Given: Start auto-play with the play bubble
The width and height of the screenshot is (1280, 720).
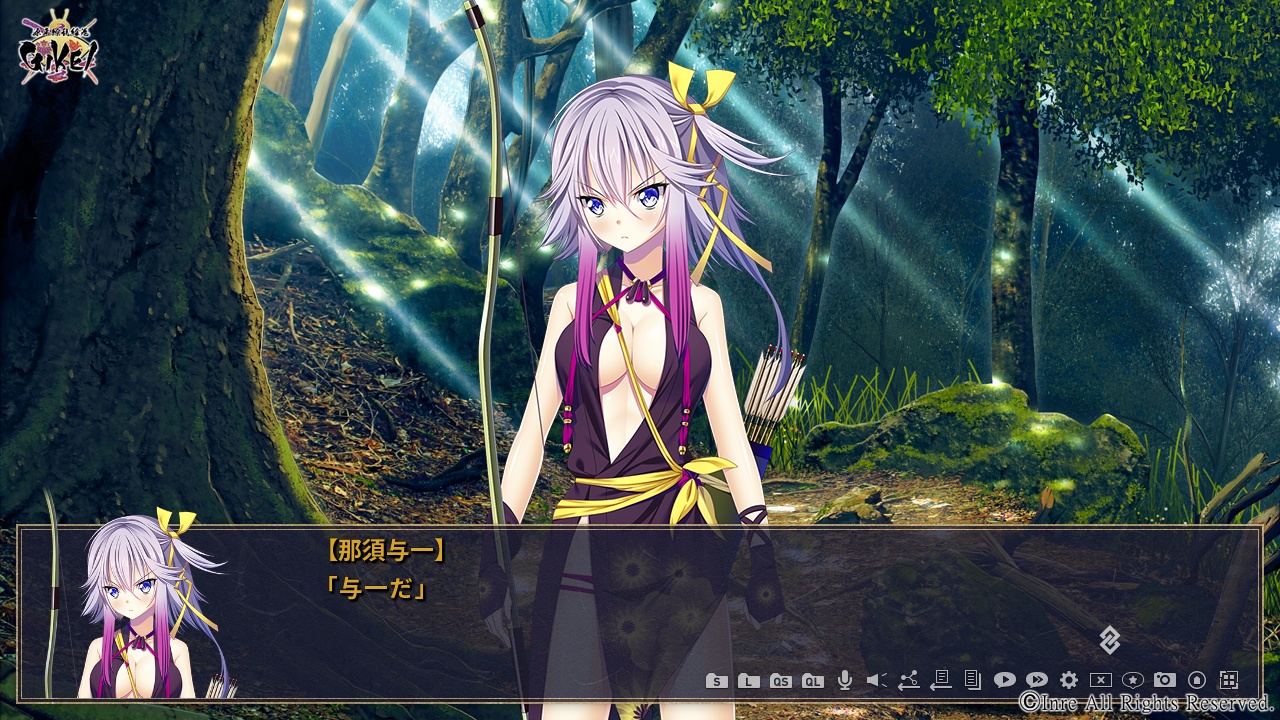Looking at the screenshot, I should [x=1004, y=681].
